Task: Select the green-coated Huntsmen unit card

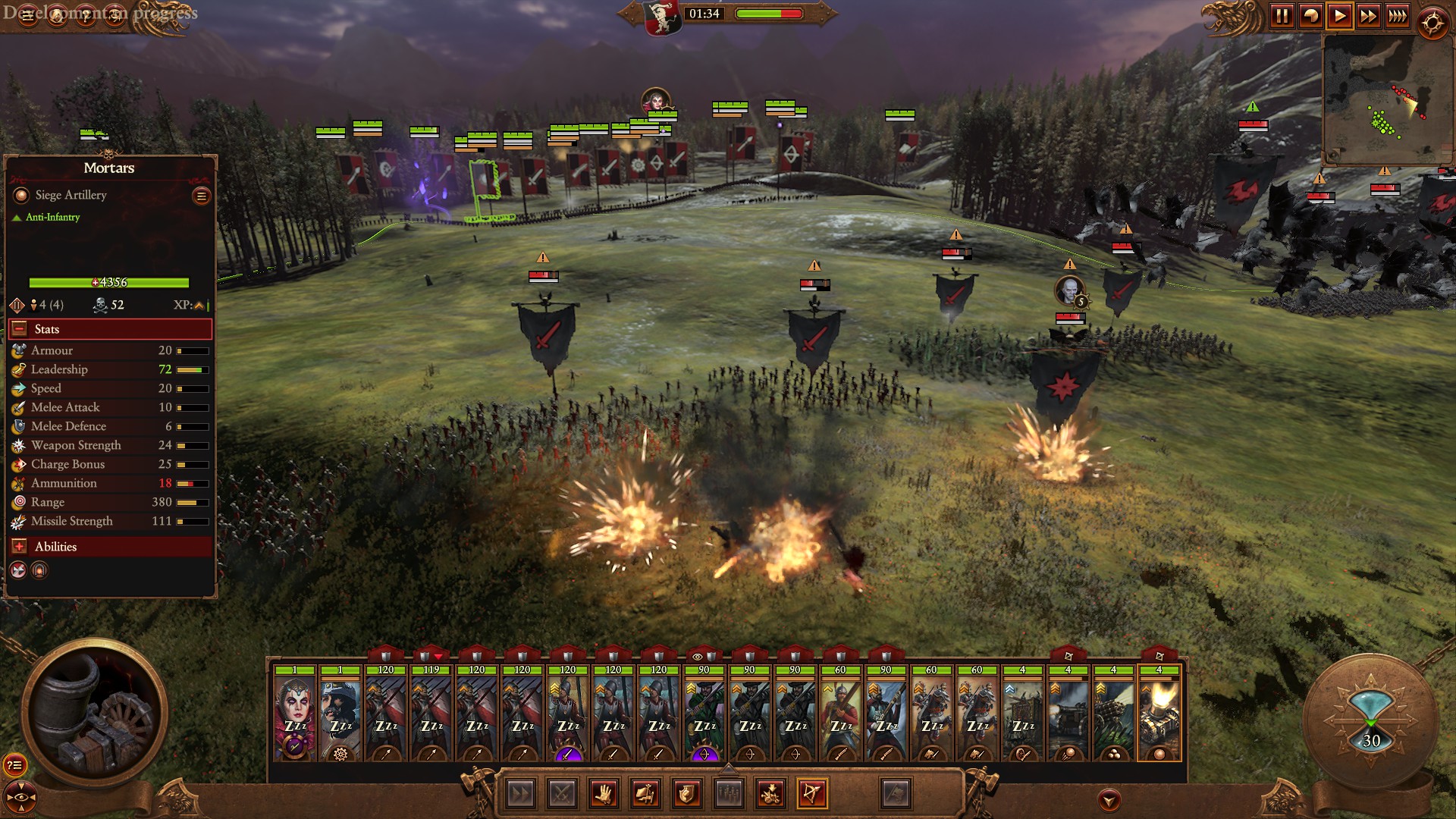Action: tap(704, 713)
